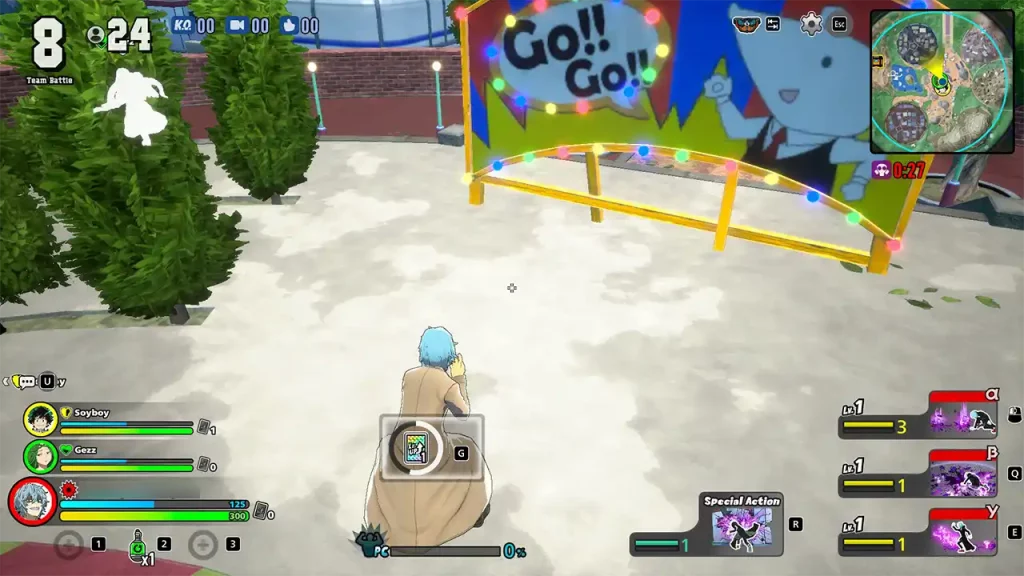Trigger the Special Action ability
The height and width of the screenshot is (576, 1024).
click(741, 527)
